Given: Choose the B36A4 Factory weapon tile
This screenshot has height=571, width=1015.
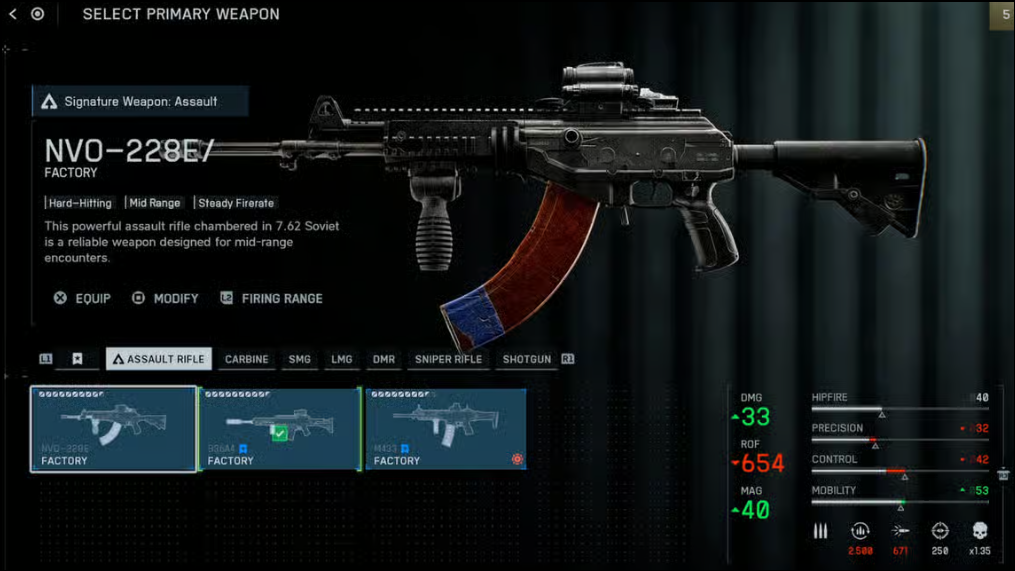Looking at the screenshot, I should pos(281,429).
